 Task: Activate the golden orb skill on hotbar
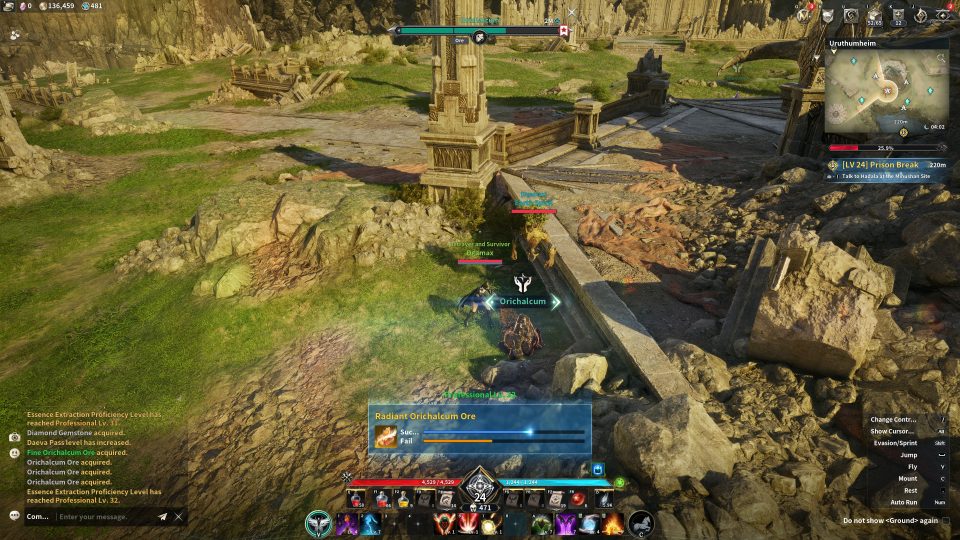click(489, 524)
